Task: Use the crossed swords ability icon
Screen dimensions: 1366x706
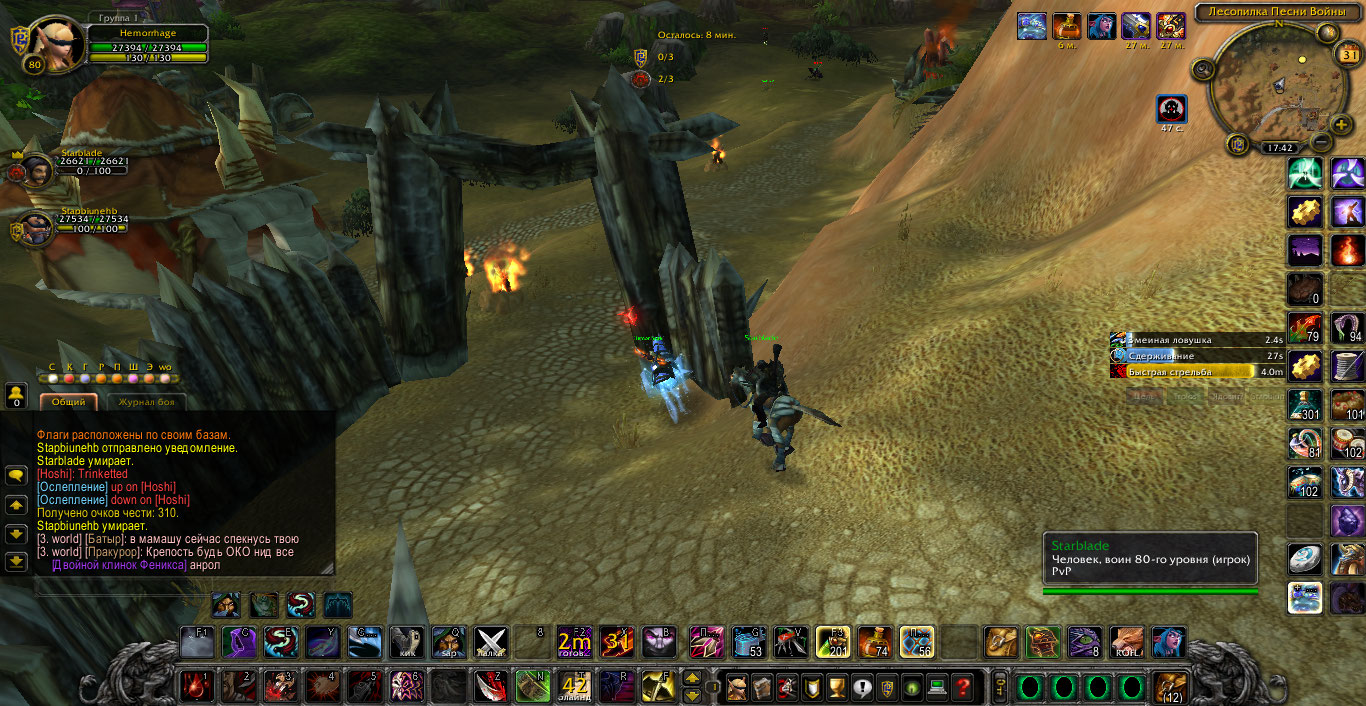Action: click(490, 641)
